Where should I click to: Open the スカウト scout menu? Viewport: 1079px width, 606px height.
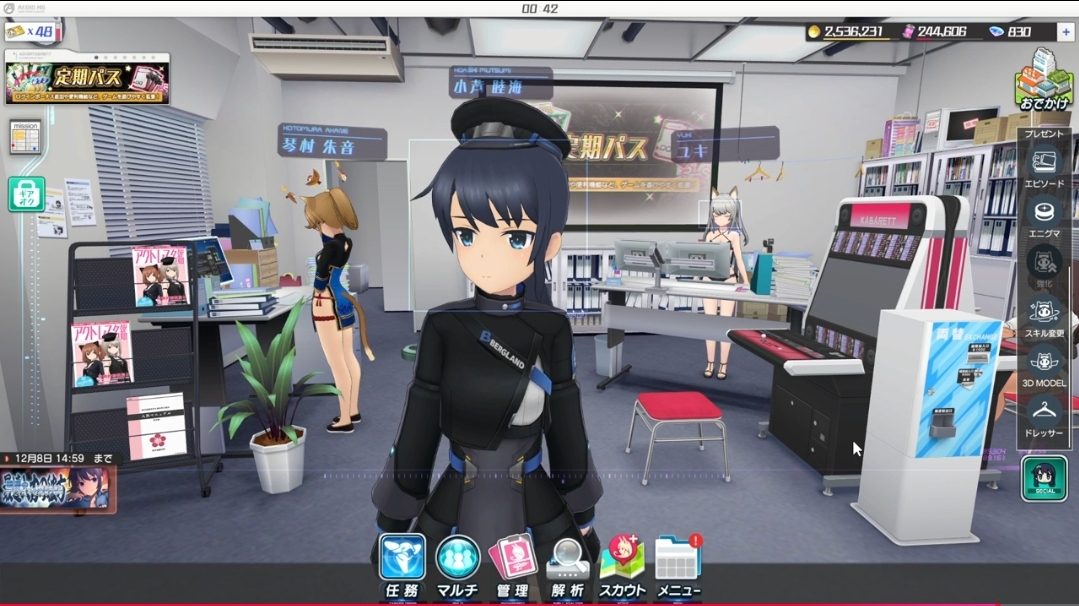coord(622,564)
